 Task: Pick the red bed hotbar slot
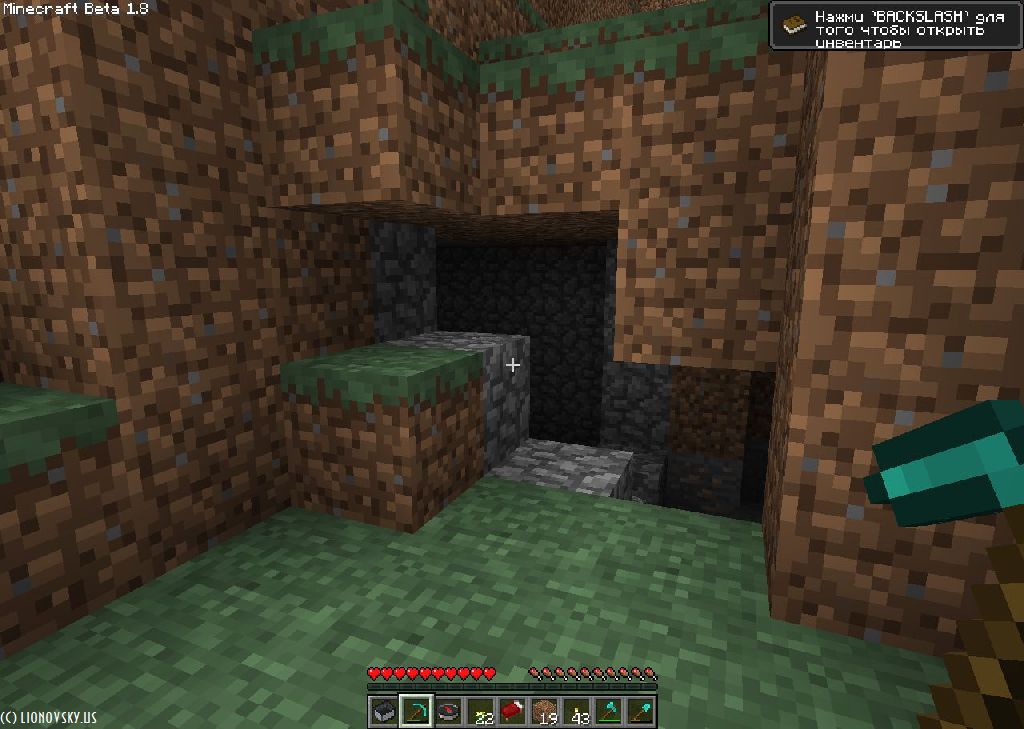513,711
